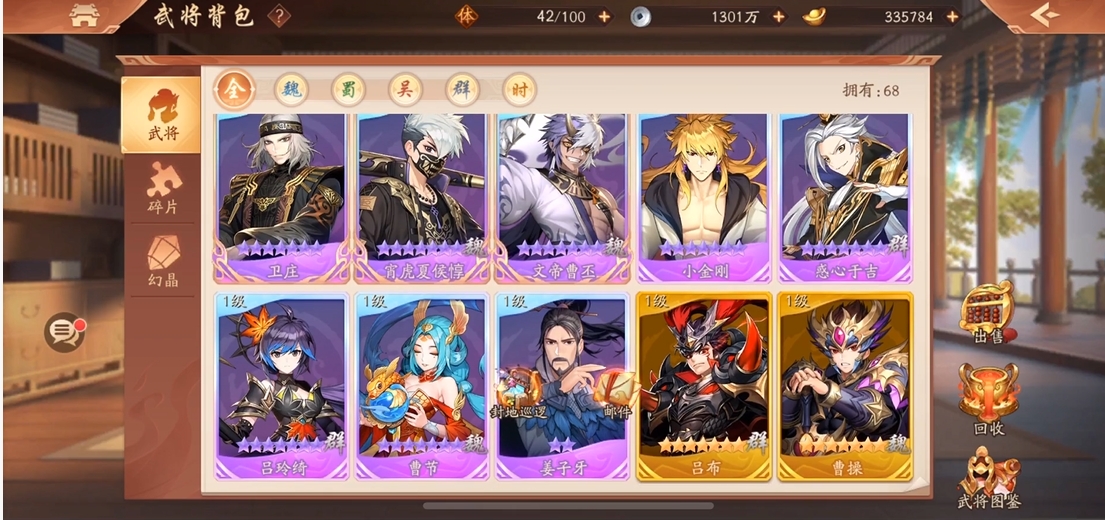Pick the 小金刚 hero card
This screenshot has width=1105, height=520.
[x=703, y=195]
